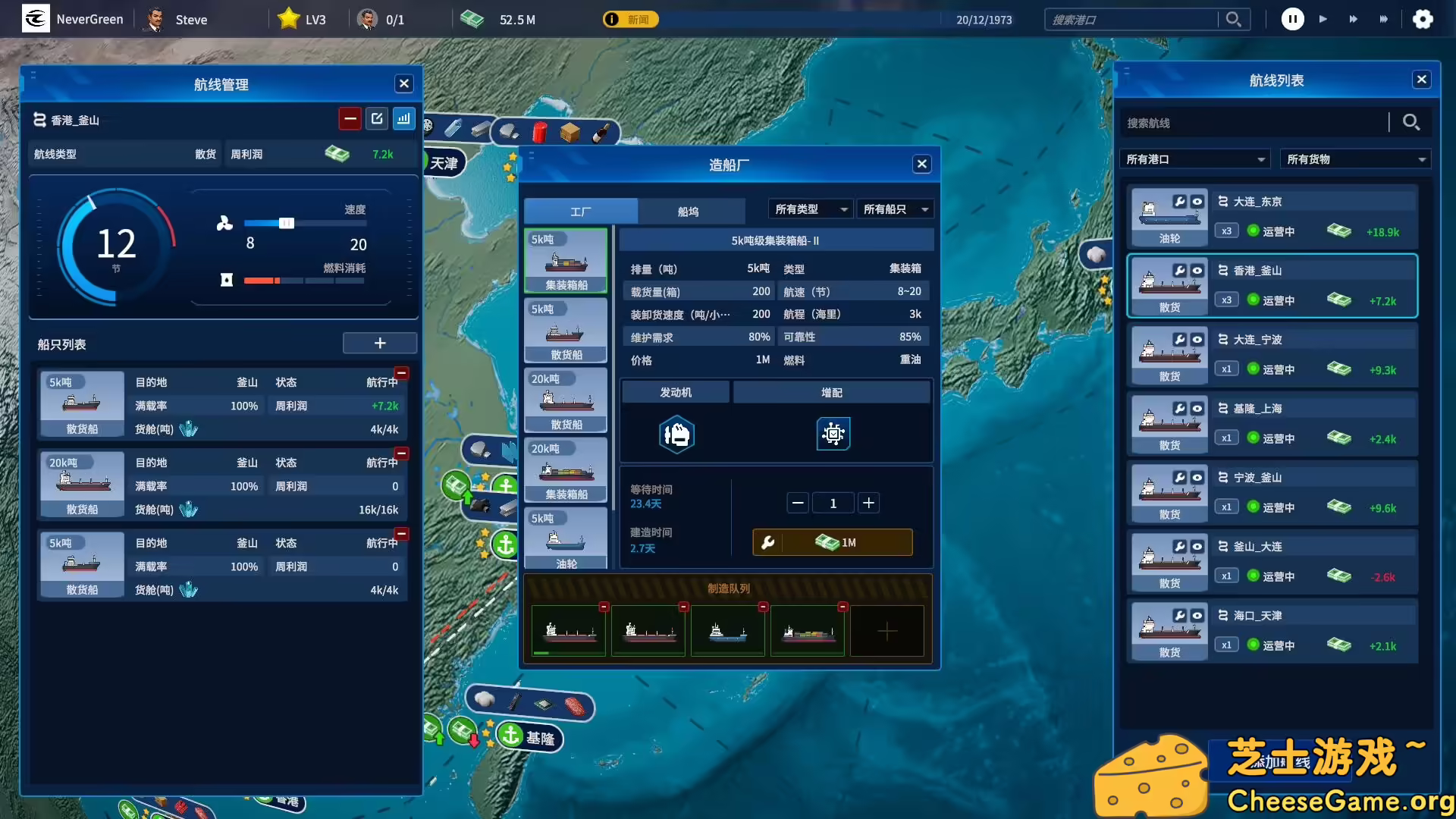Open the 所有港口 dropdown in route list

point(1194,158)
